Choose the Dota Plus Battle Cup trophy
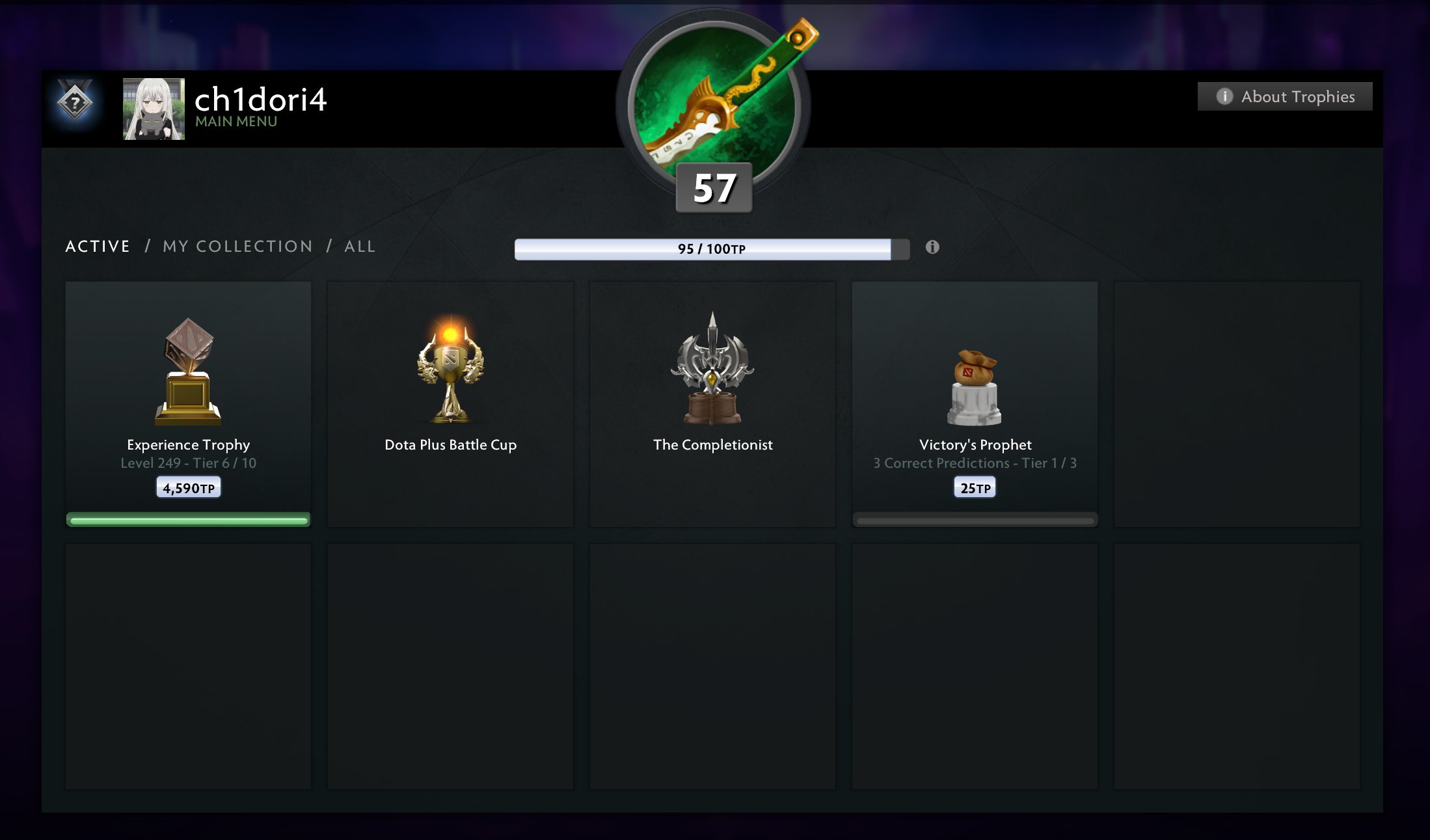 click(450, 403)
